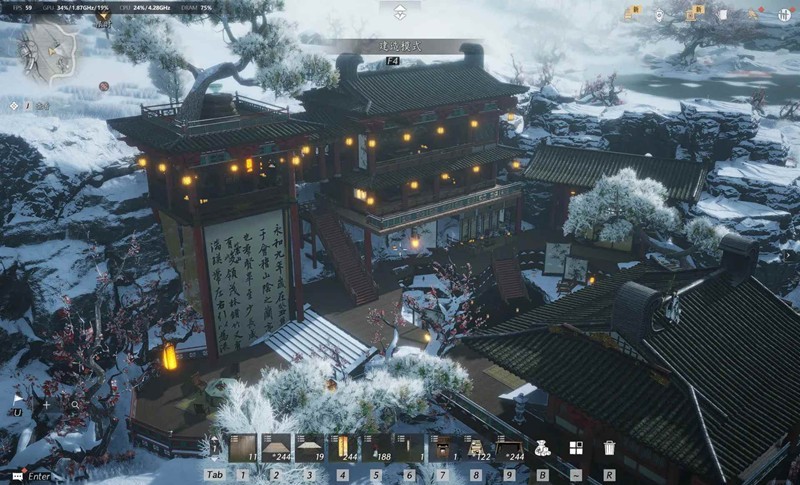This screenshot has width=800, height=485.
Task: Choose the light wooden floor slot
Action: tap(276, 448)
